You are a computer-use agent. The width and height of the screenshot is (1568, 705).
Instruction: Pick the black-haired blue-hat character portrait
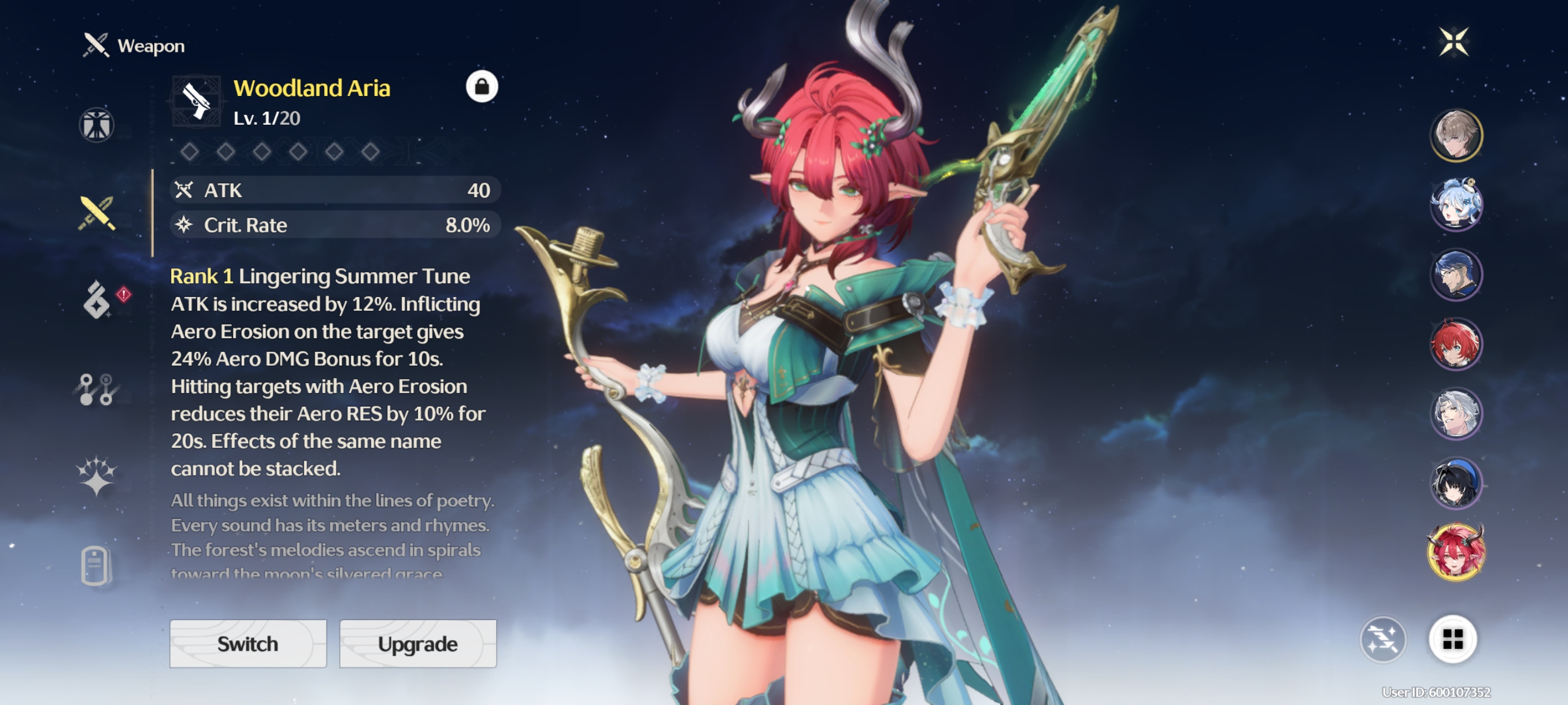coord(1455,483)
